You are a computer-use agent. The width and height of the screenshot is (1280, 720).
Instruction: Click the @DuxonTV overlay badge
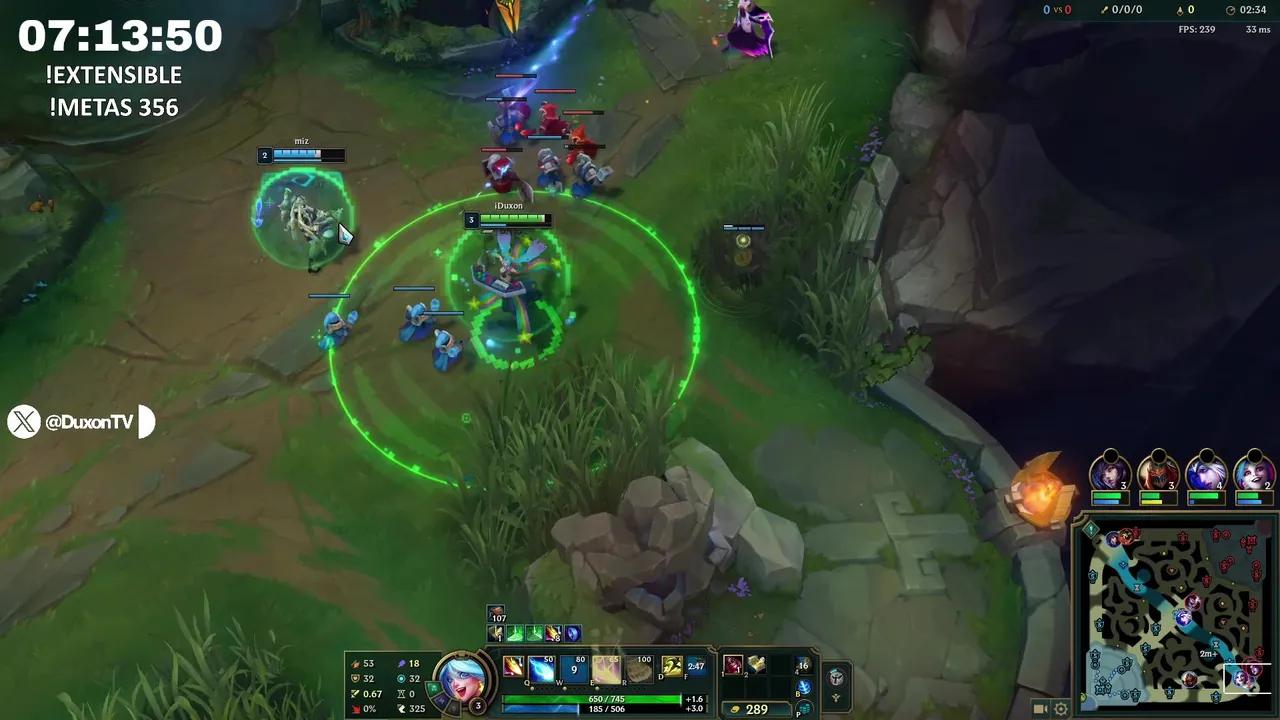[x=80, y=421]
